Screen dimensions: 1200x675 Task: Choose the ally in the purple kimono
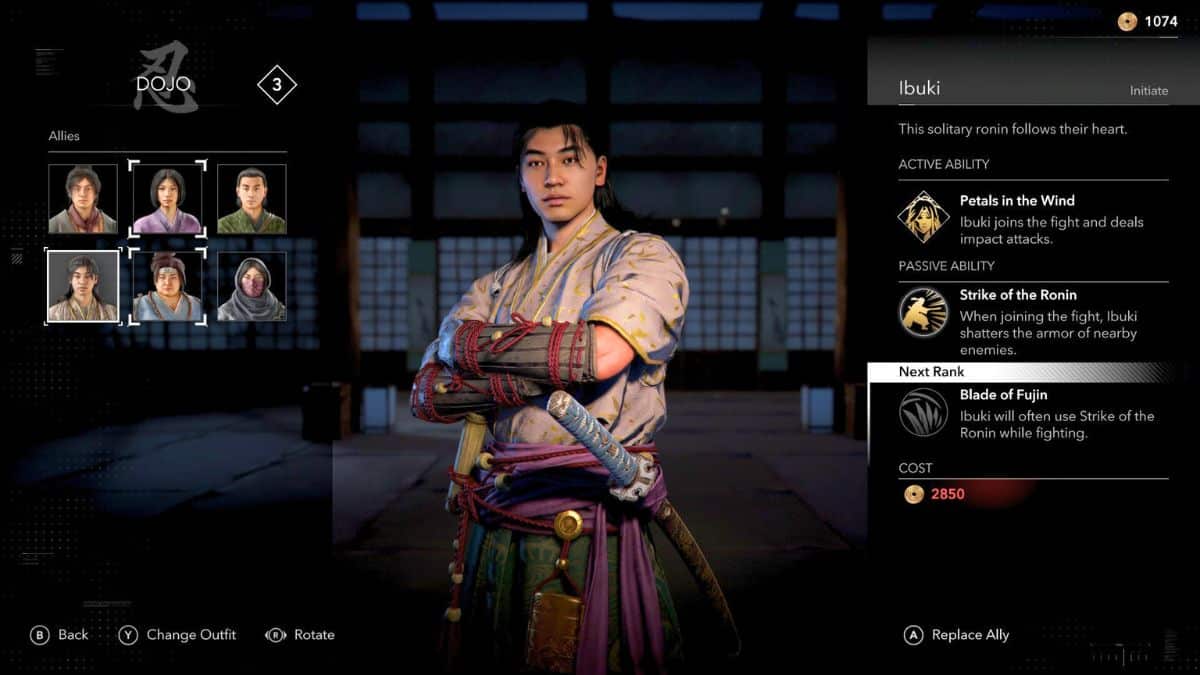167,199
